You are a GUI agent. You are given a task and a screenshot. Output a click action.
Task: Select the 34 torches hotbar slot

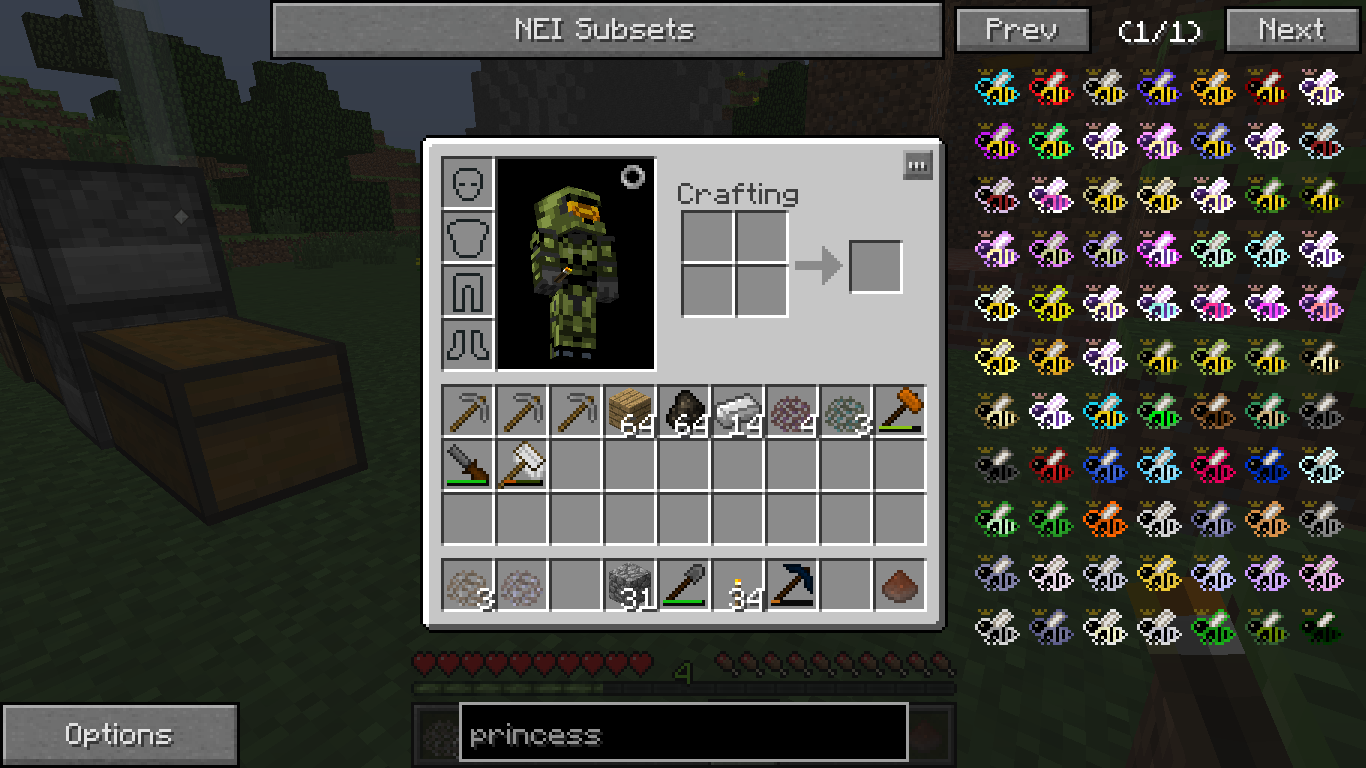click(738, 585)
